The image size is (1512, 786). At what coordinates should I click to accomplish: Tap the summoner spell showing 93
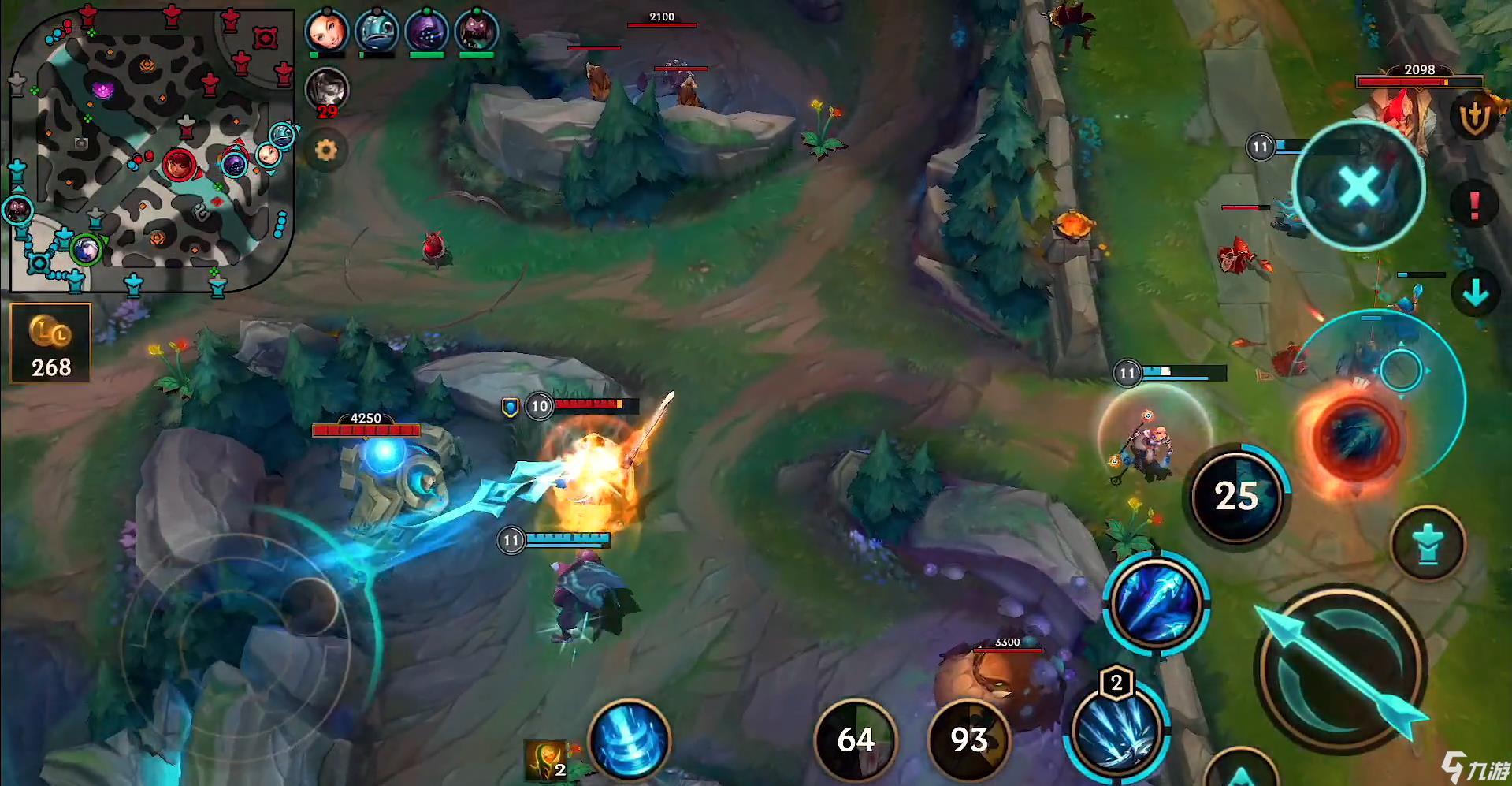(968, 739)
